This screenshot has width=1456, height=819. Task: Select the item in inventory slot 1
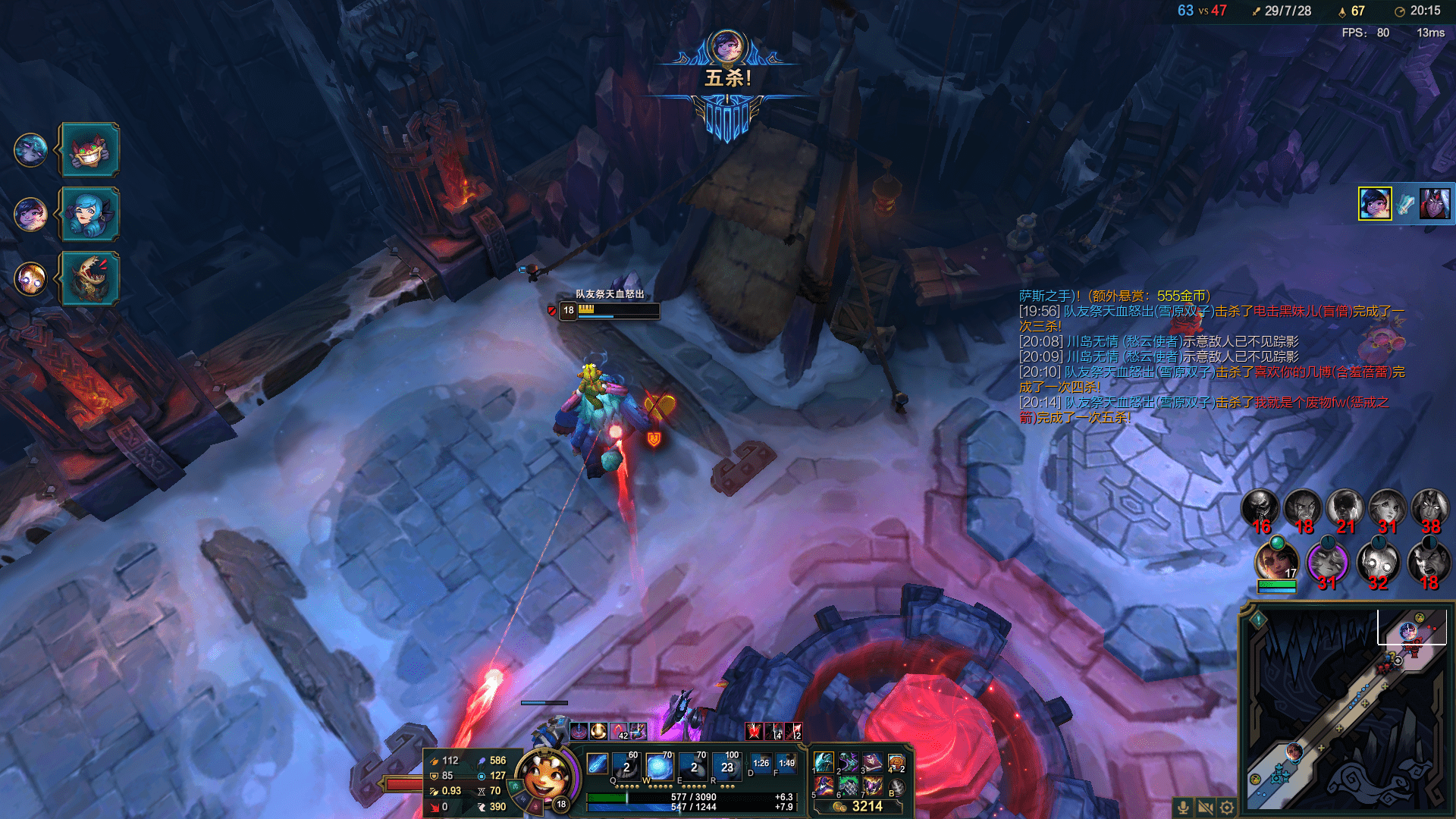click(x=824, y=761)
